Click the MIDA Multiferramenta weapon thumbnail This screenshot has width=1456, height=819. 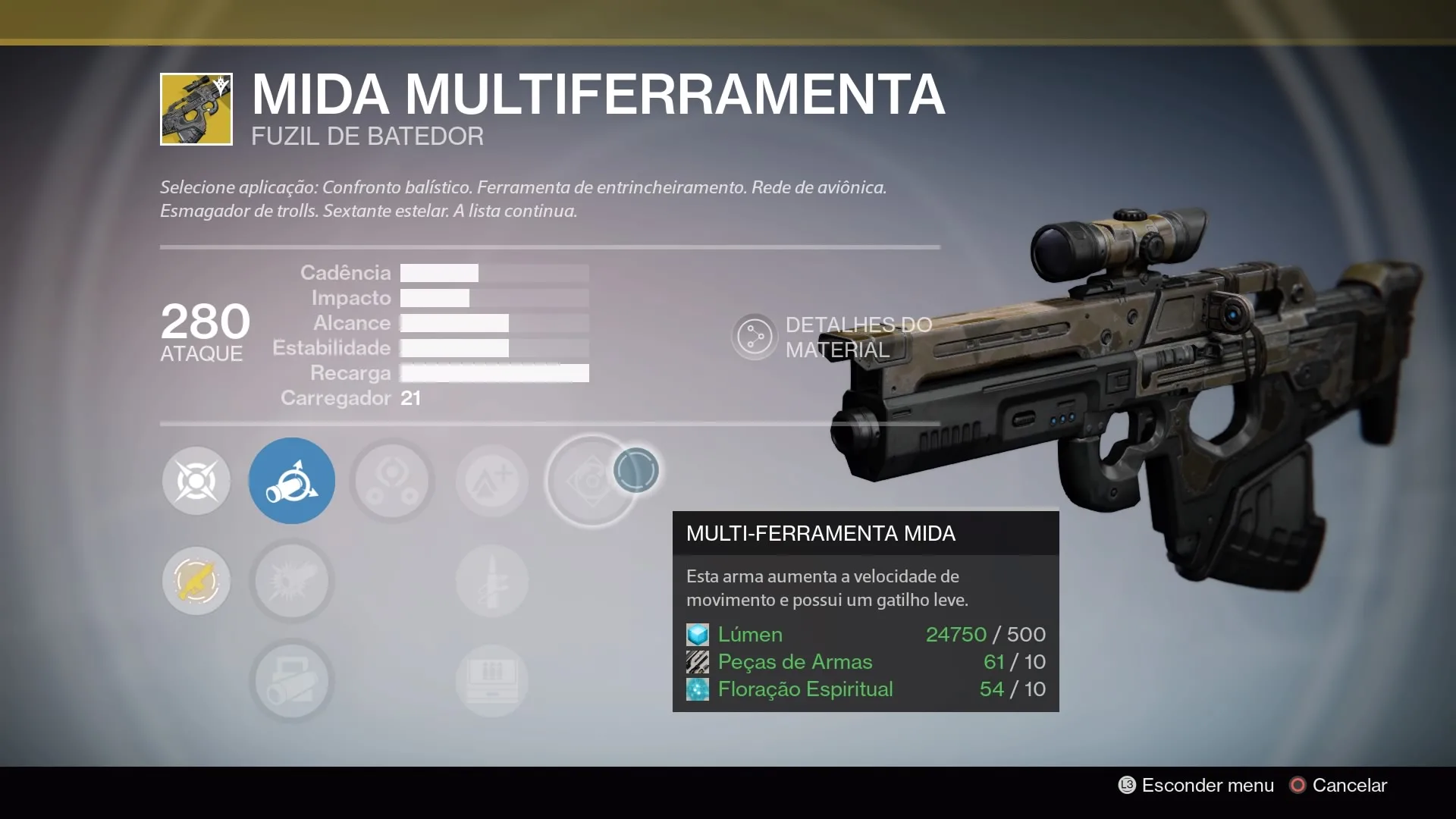(196, 109)
